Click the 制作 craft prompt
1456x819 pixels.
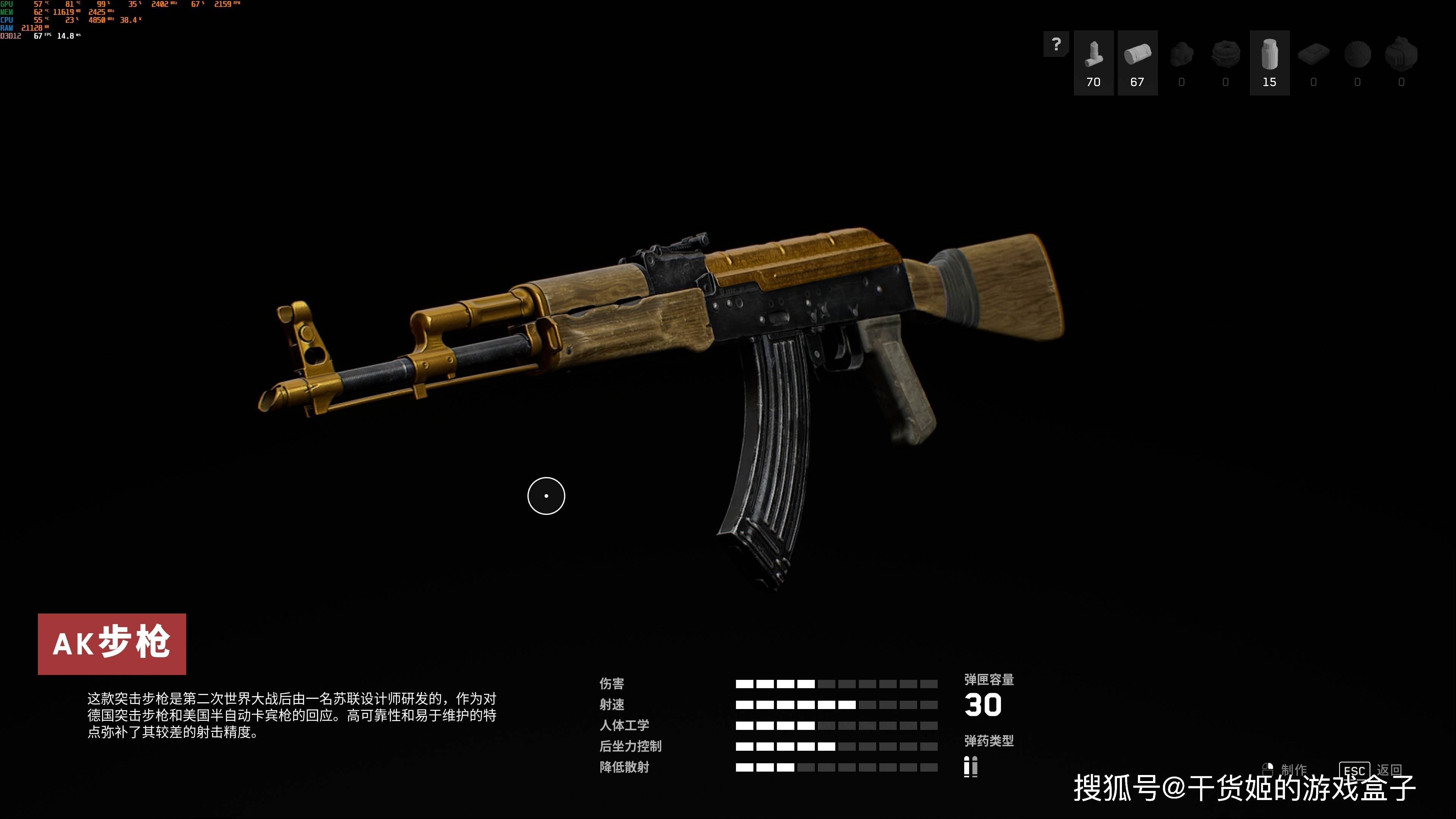1293,770
